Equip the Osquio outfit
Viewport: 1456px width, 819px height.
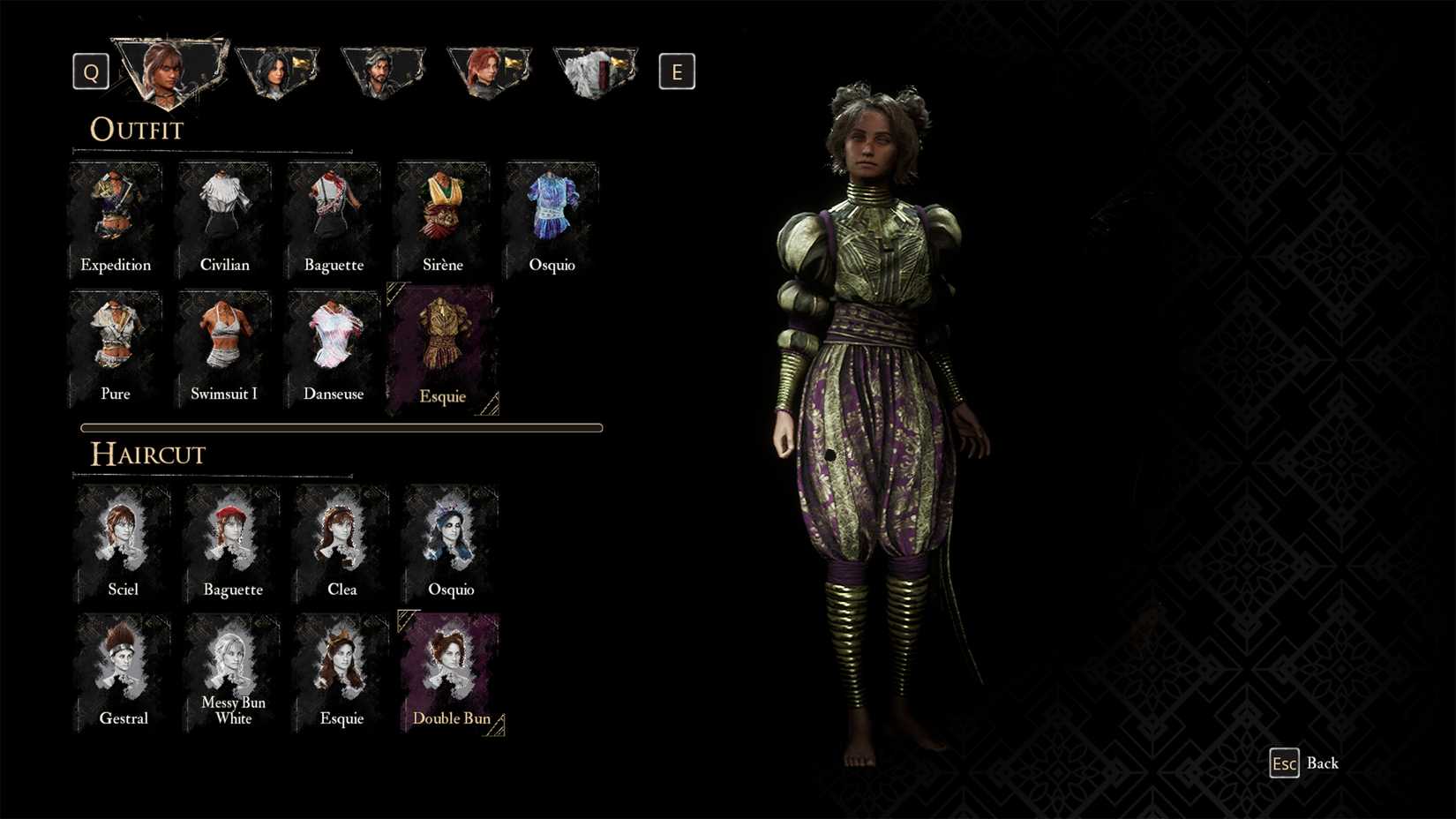552,216
